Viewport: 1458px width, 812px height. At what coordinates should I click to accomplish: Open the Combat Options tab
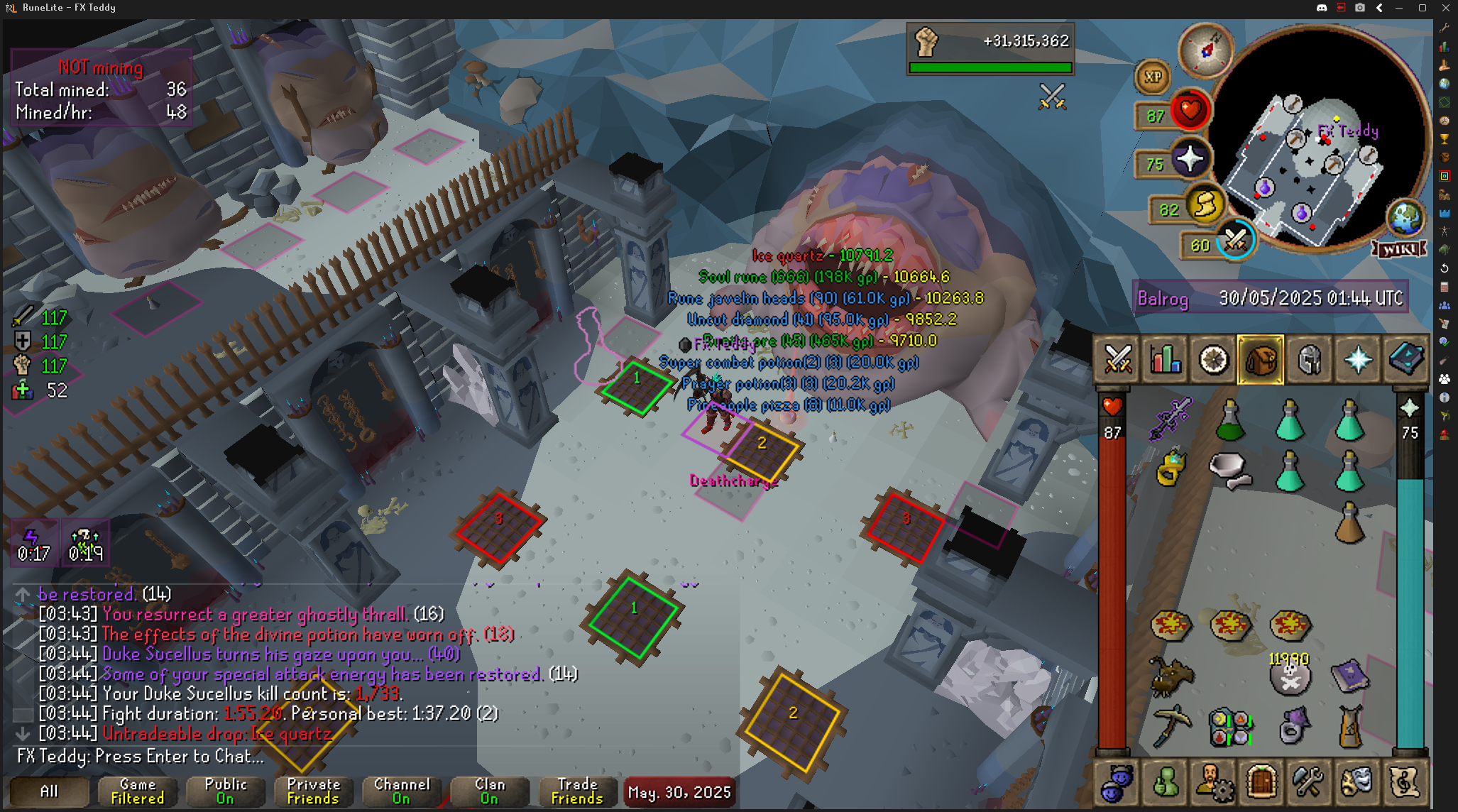1118,360
